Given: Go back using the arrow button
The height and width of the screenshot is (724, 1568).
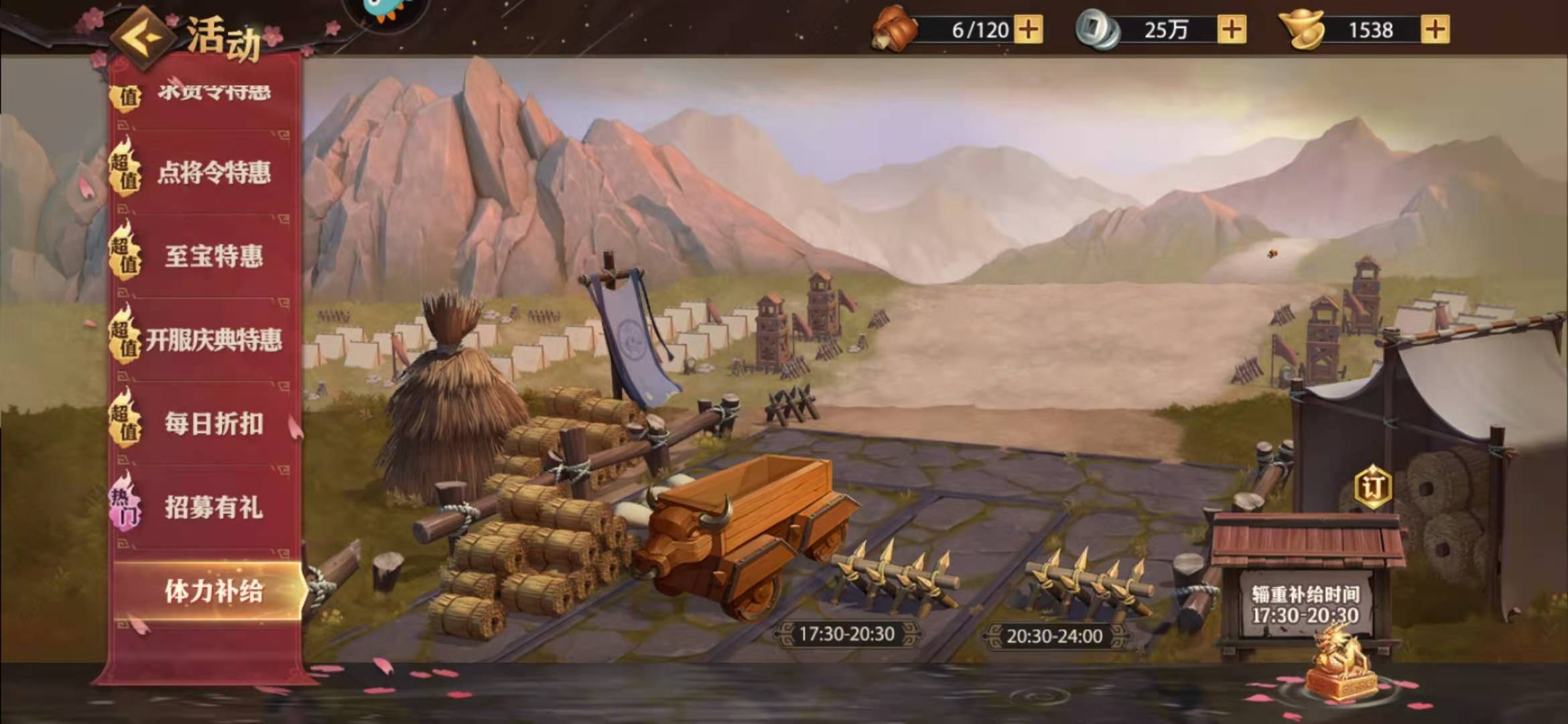Looking at the screenshot, I should point(143,35).
